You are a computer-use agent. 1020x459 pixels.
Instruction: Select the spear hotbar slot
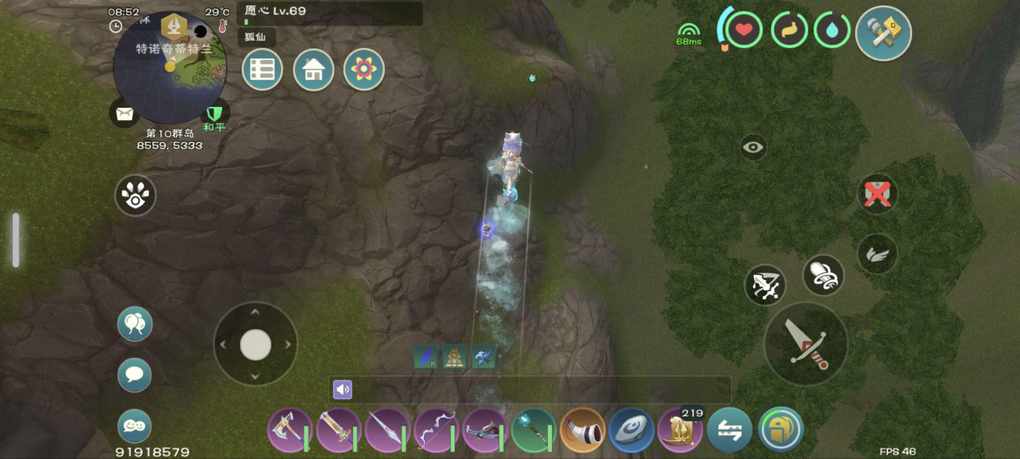click(387, 431)
